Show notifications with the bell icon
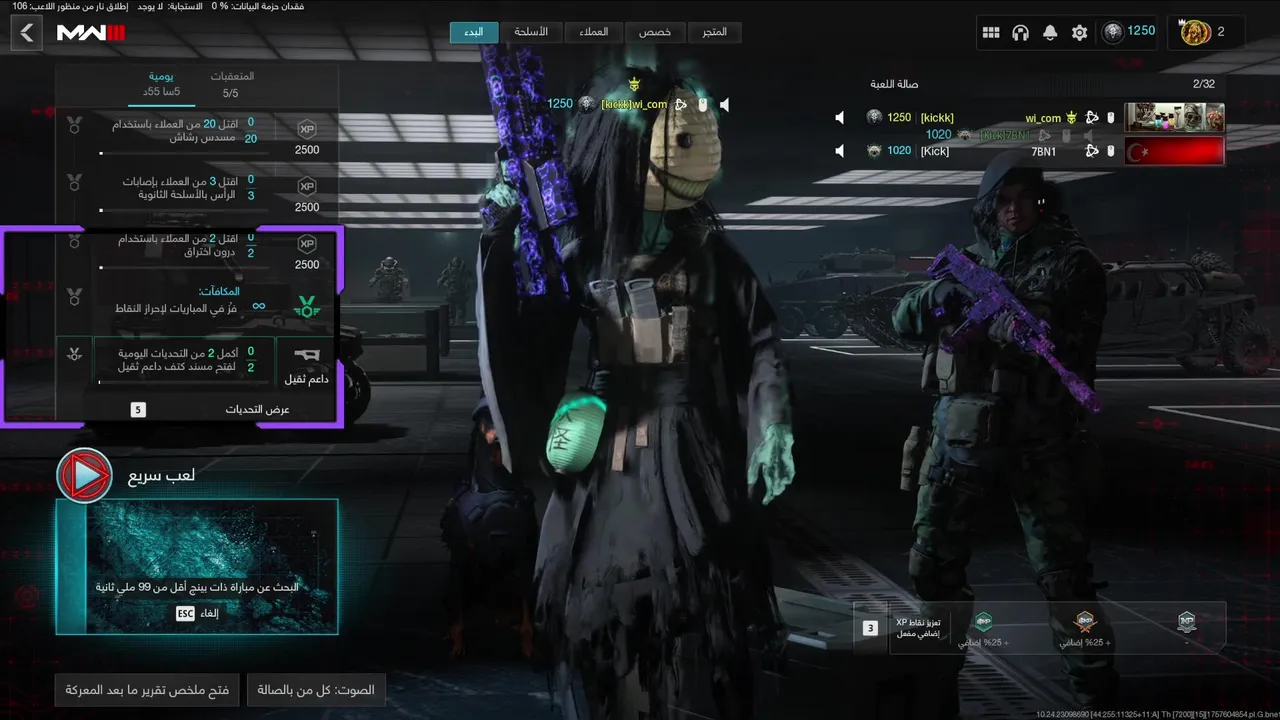Image resolution: width=1280 pixels, height=720 pixels. coord(1050,33)
